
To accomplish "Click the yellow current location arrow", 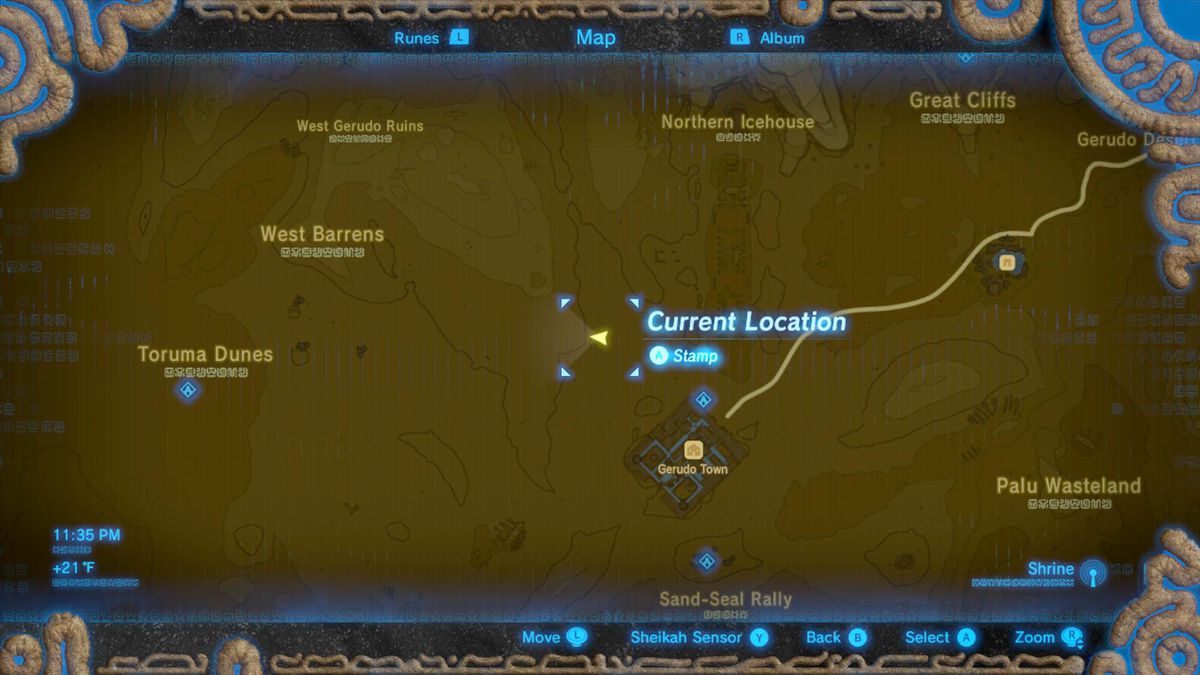I will click(x=599, y=338).
